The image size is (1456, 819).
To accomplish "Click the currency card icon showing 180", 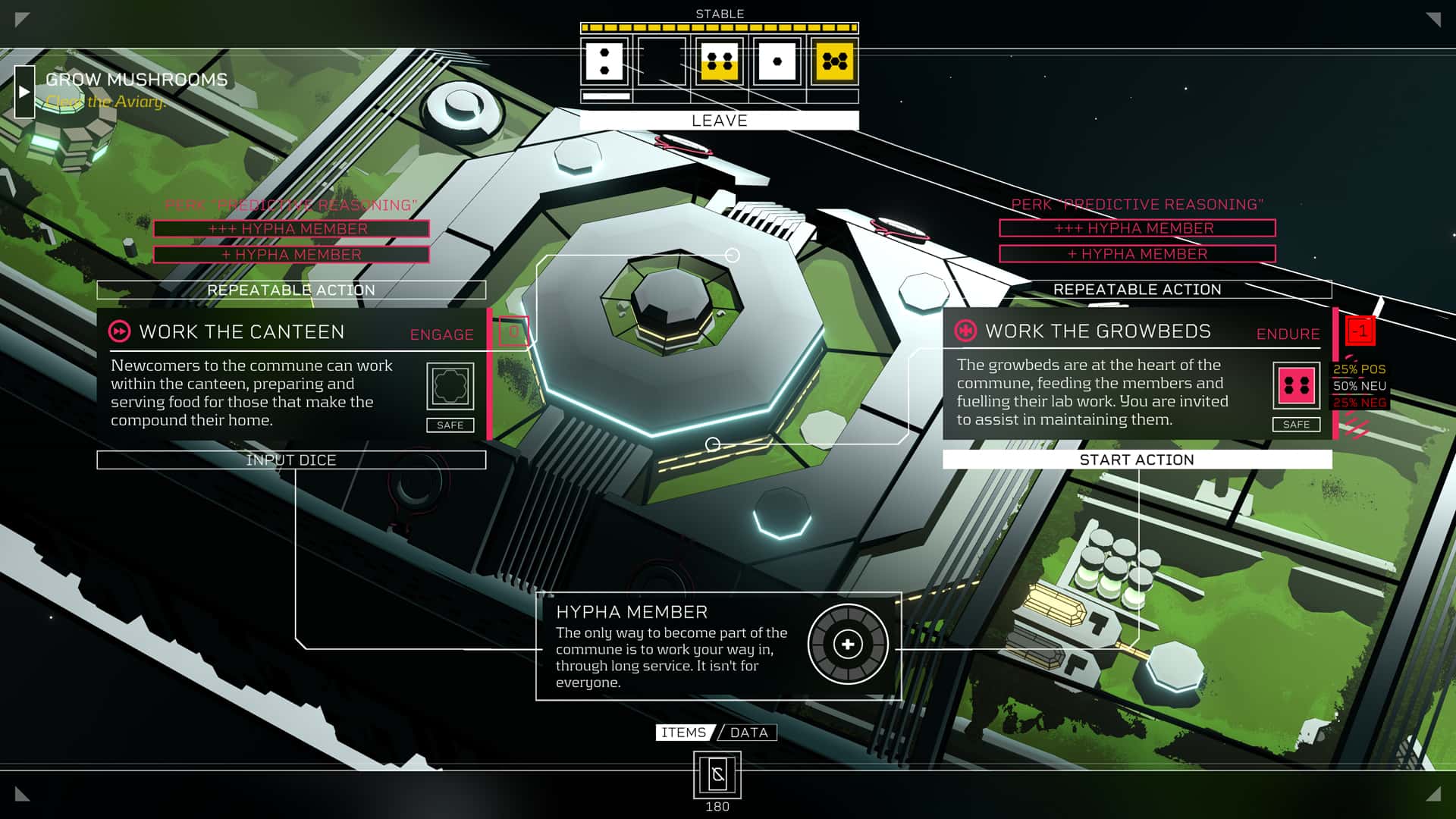I will pyautogui.click(x=717, y=776).
